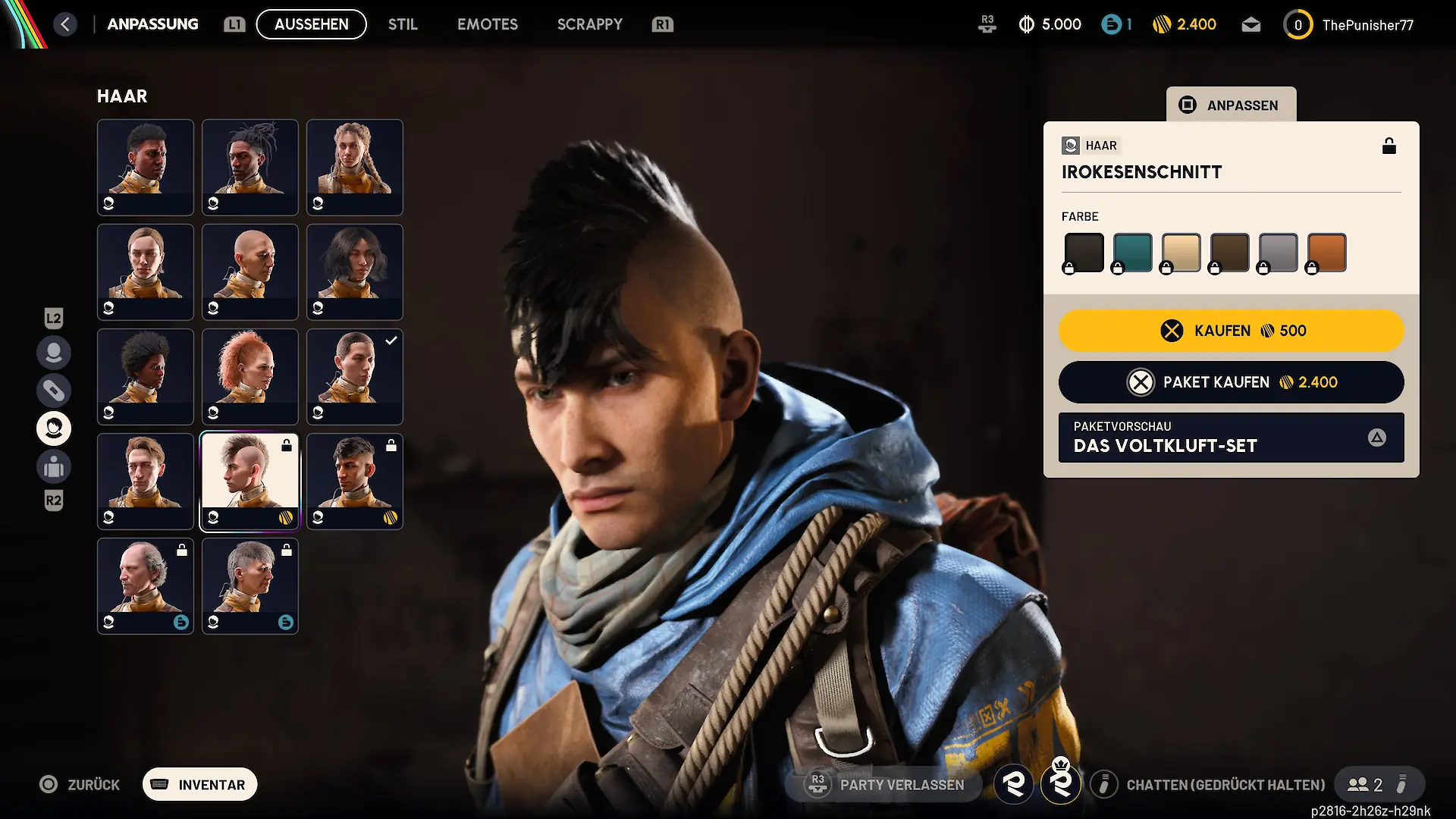The image size is (1456, 819).
Task: Purchase the bundle via Paket Kaufen
Action: click(x=1231, y=382)
